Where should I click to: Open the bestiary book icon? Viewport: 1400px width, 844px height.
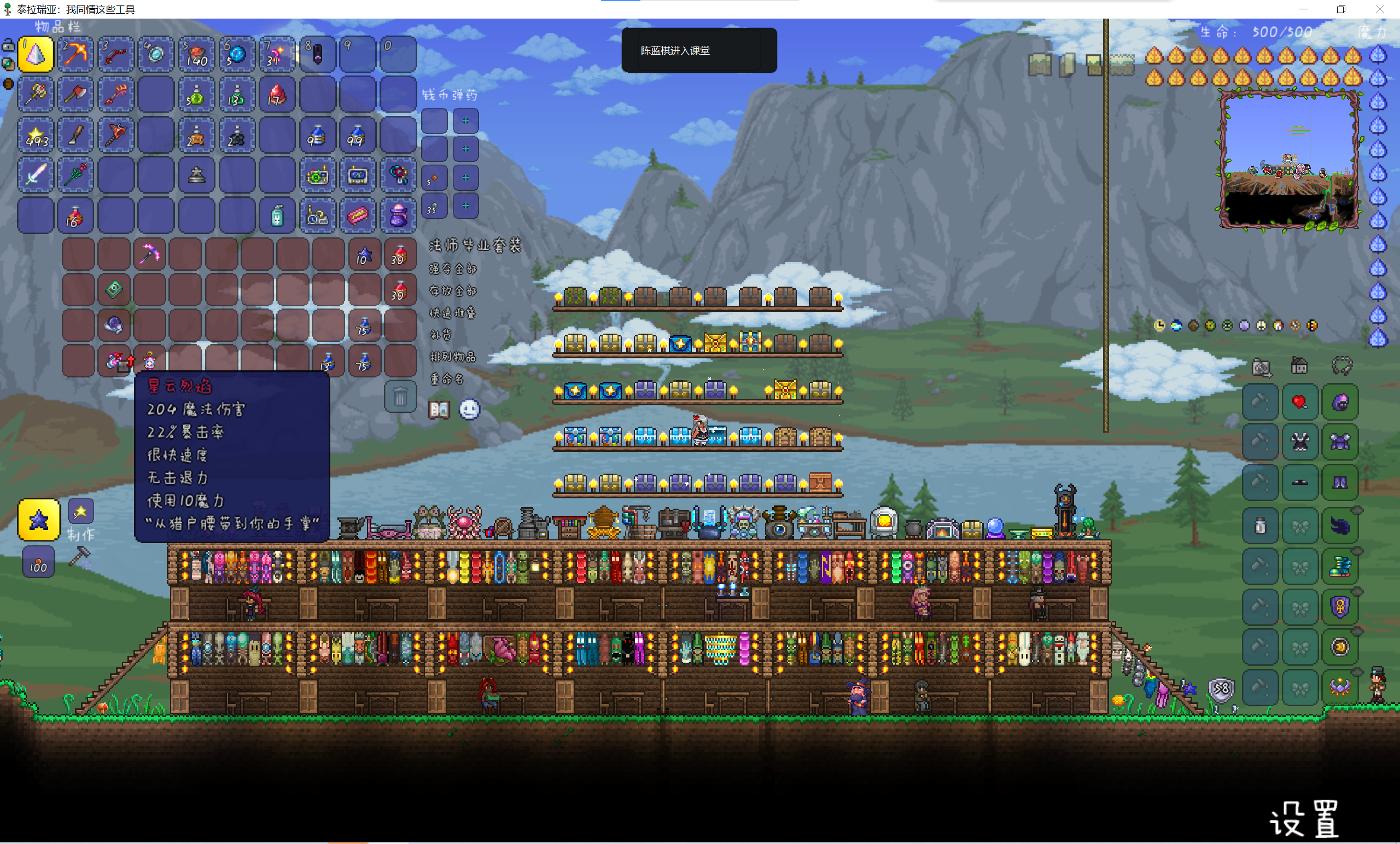point(439,410)
